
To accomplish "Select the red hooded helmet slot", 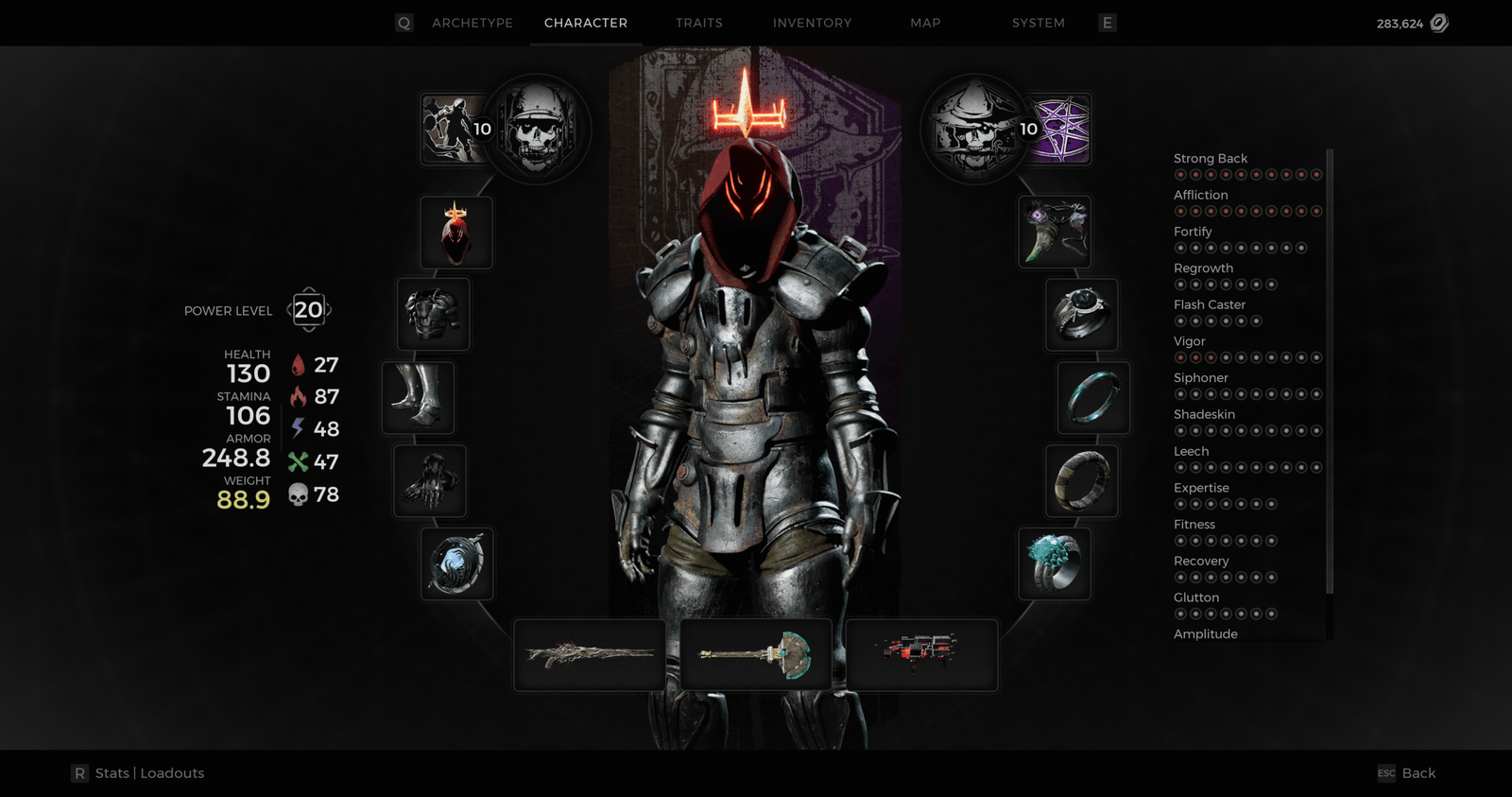I will (456, 233).
